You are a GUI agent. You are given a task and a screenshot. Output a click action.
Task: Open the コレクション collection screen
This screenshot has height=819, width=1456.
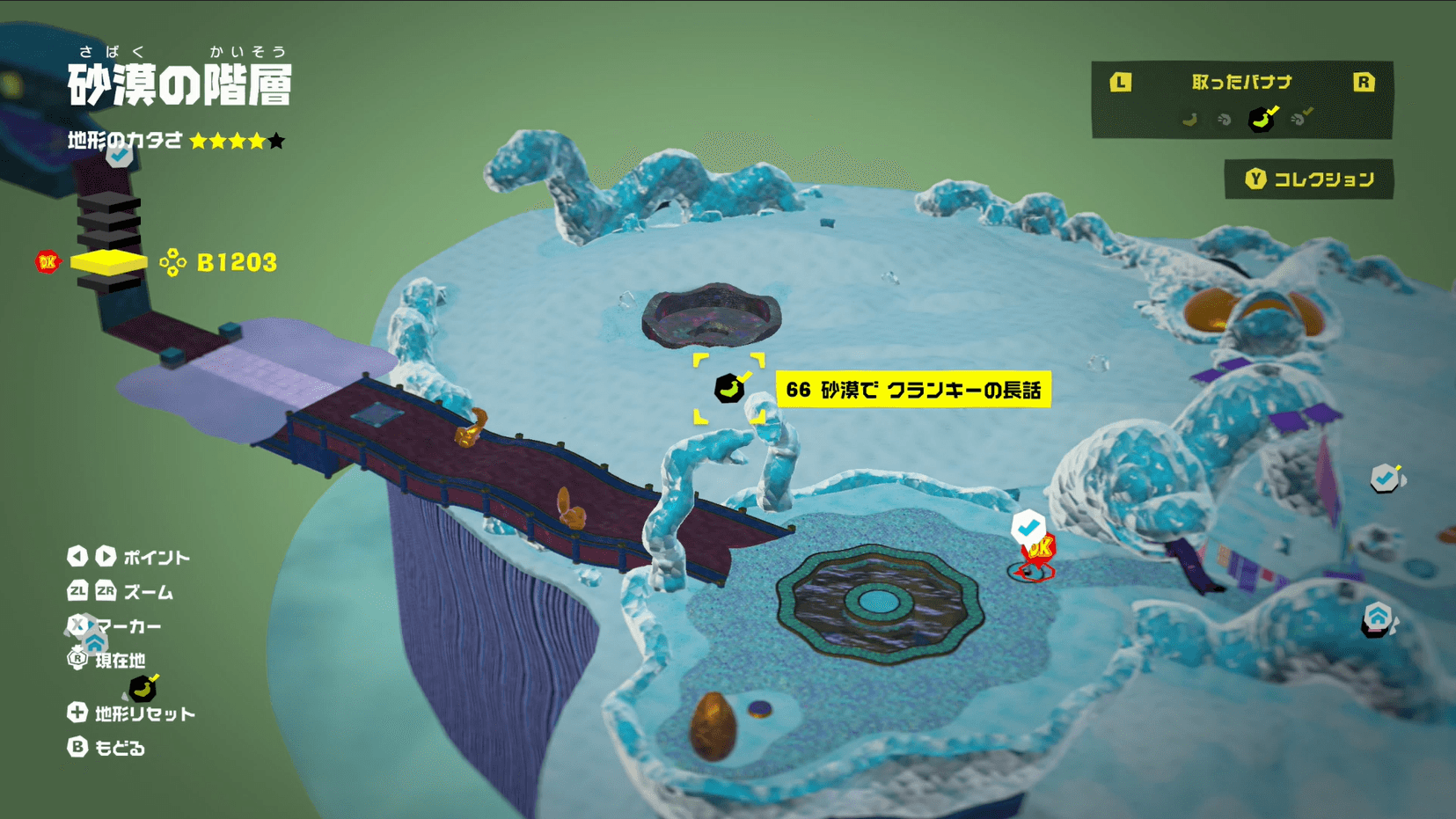1309,179
